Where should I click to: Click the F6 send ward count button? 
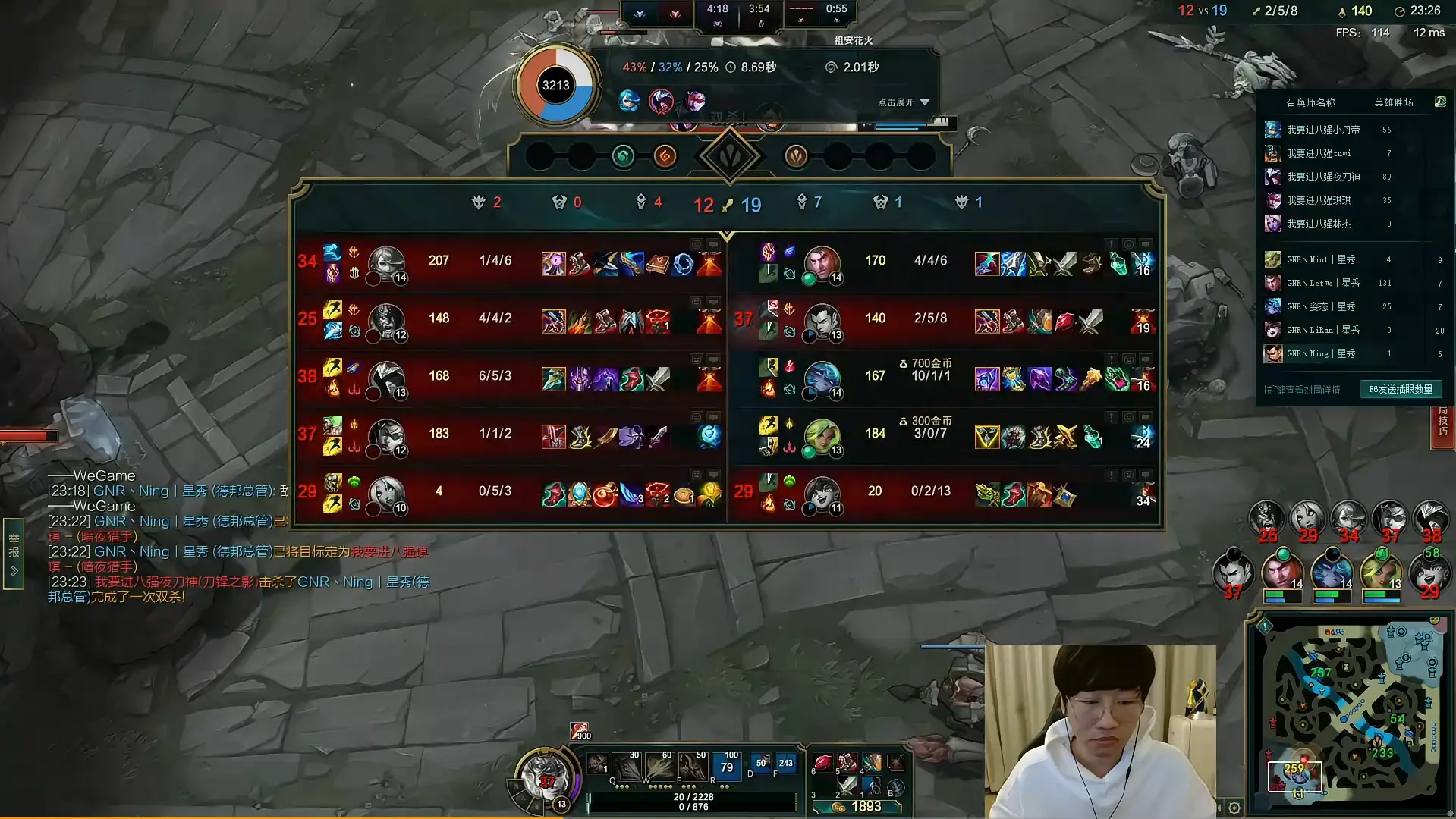point(1400,389)
